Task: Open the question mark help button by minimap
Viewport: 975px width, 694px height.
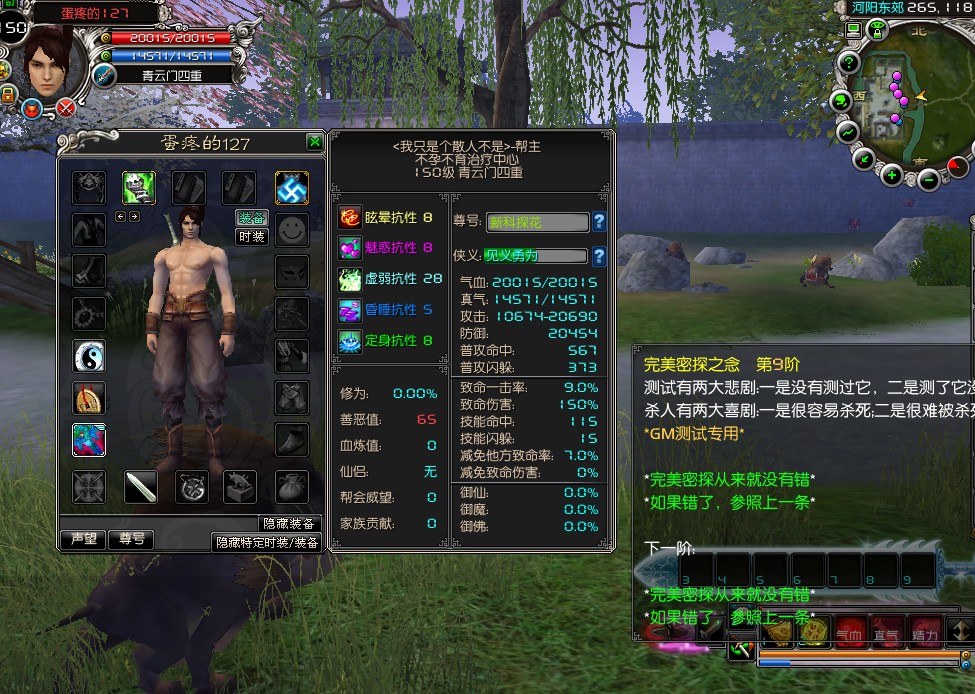Action: [x=849, y=64]
